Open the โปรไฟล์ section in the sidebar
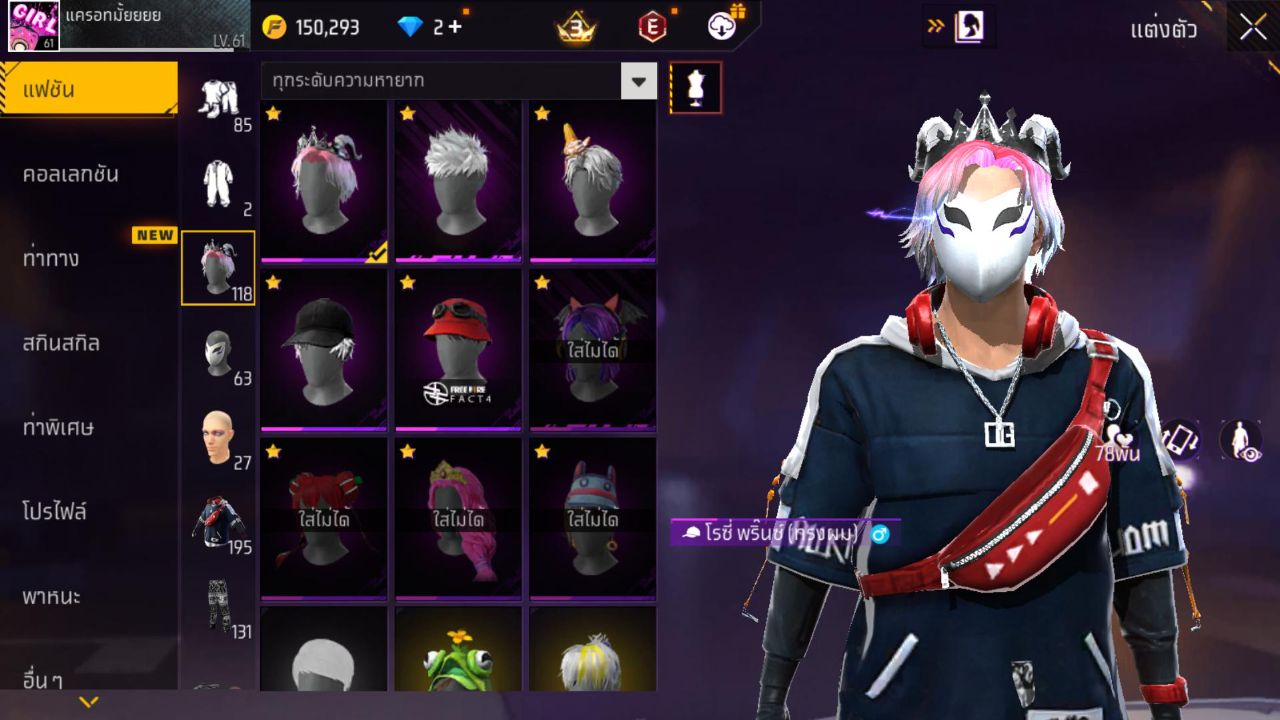Screen dimensions: 1280x720 (88, 510)
